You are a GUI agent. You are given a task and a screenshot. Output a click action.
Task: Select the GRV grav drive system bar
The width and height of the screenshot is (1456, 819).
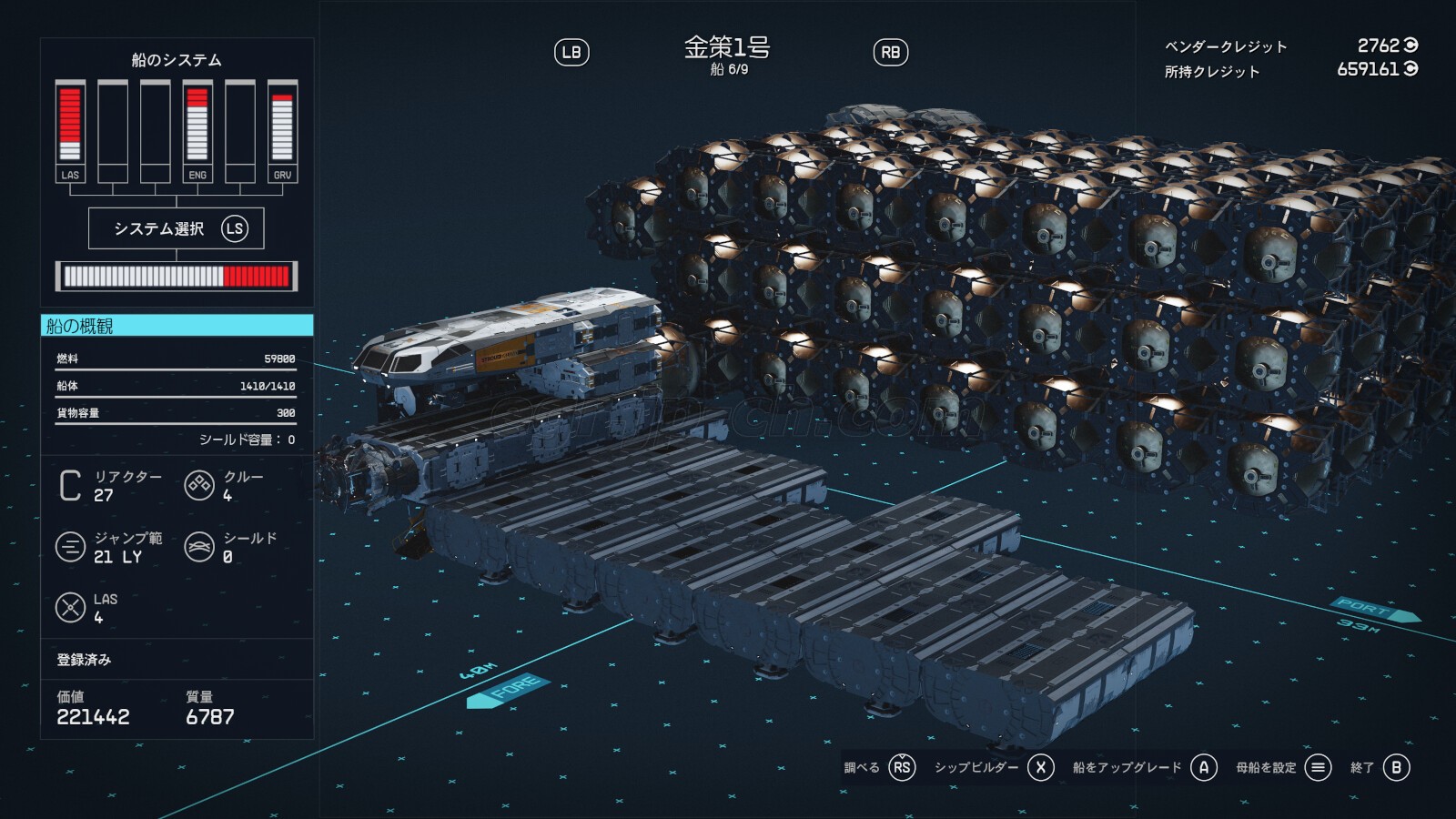click(x=282, y=131)
